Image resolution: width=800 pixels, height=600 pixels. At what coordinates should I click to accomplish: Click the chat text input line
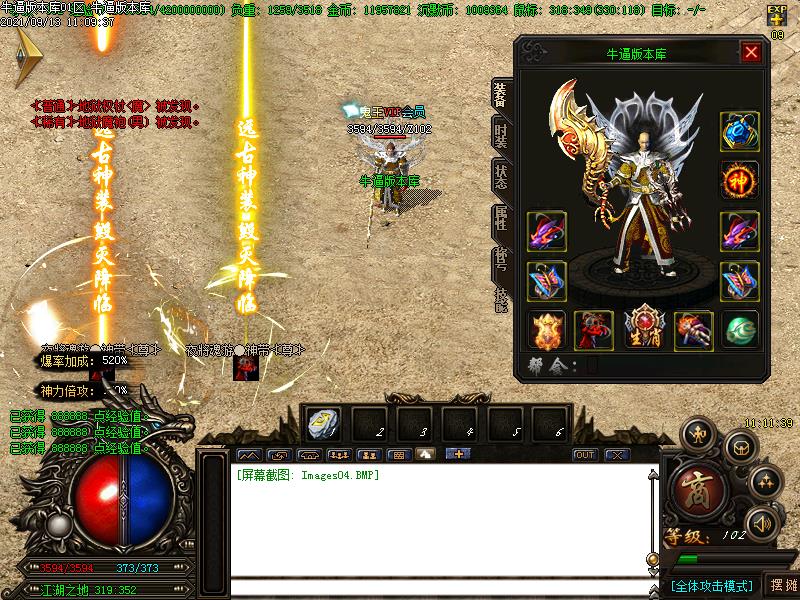tap(440, 587)
